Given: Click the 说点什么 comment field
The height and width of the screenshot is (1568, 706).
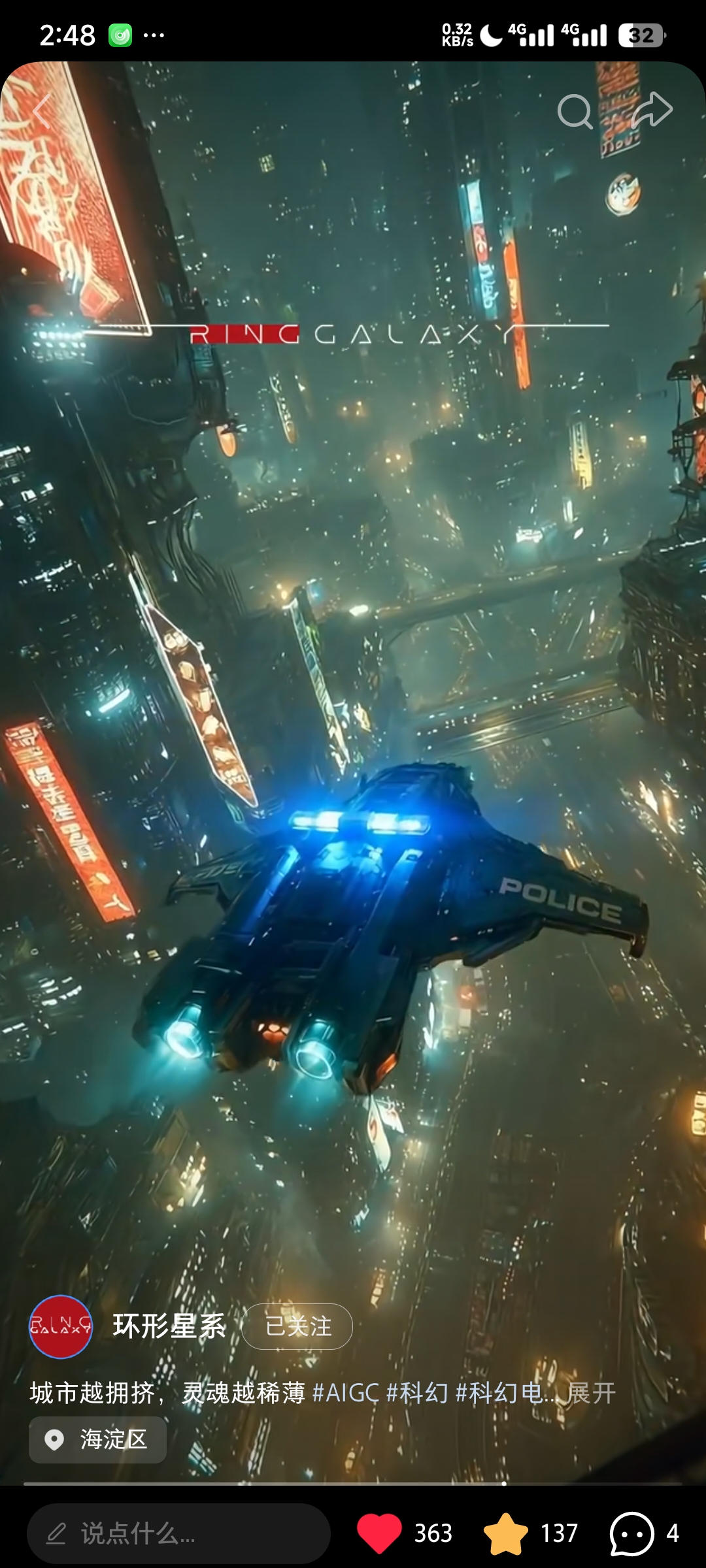Looking at the screenshot, I should [x=178, y=1533].
